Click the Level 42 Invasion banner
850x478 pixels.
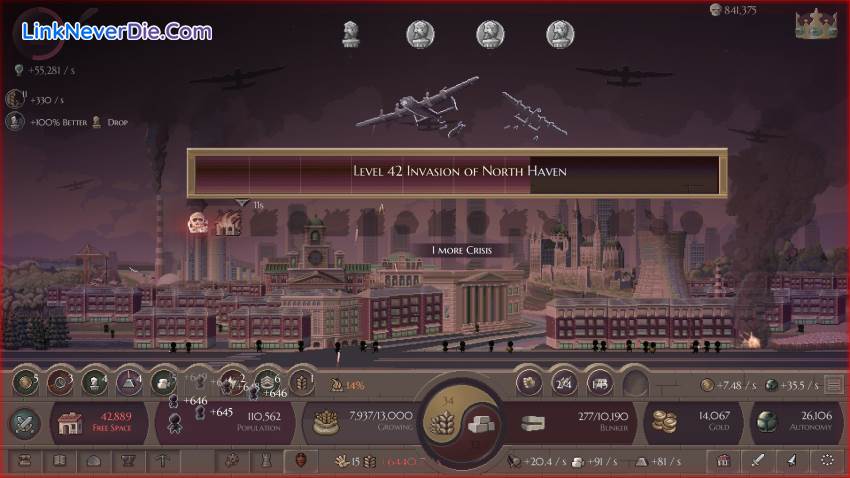tap(459, 171)
